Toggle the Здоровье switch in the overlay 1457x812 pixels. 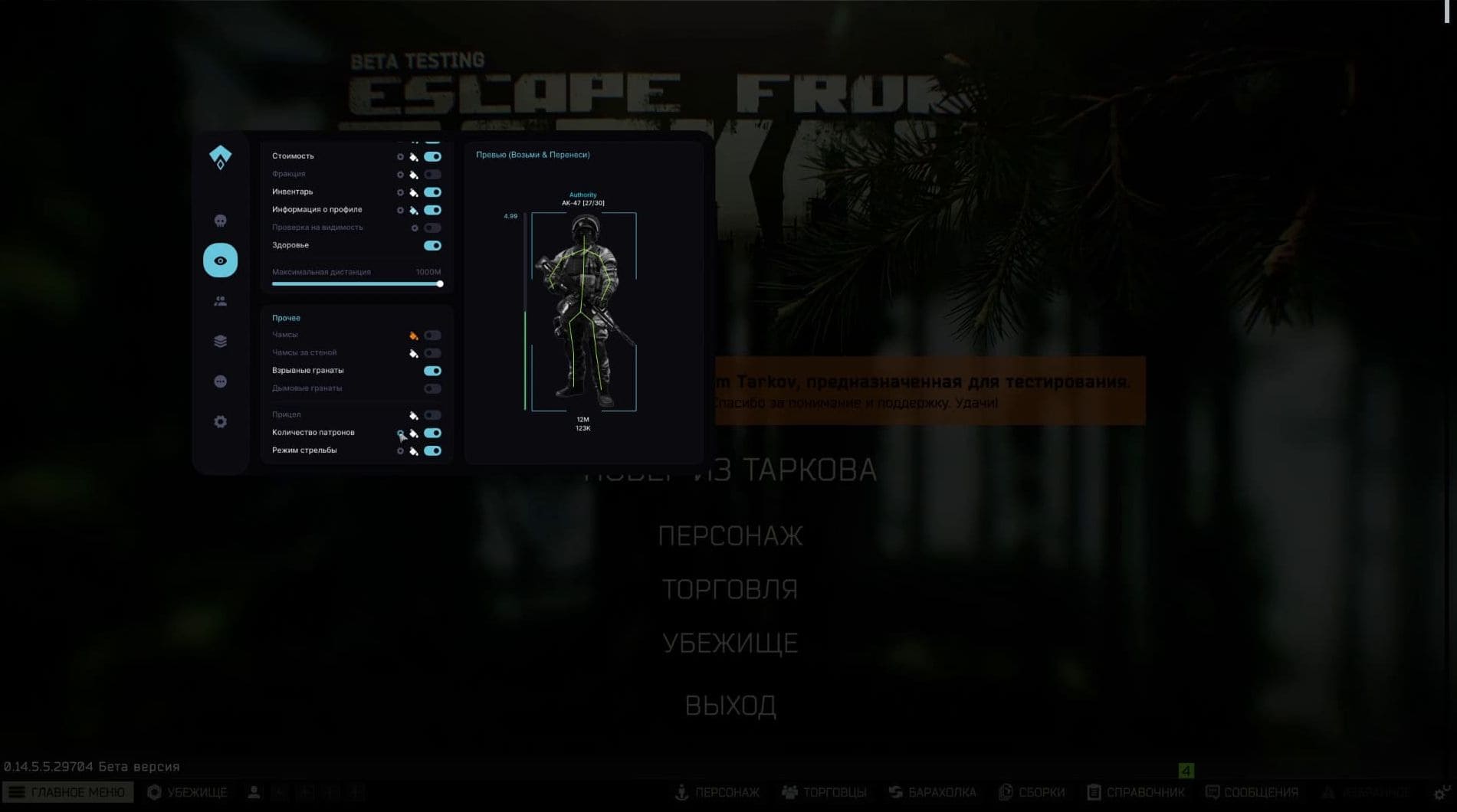(432, 246)
